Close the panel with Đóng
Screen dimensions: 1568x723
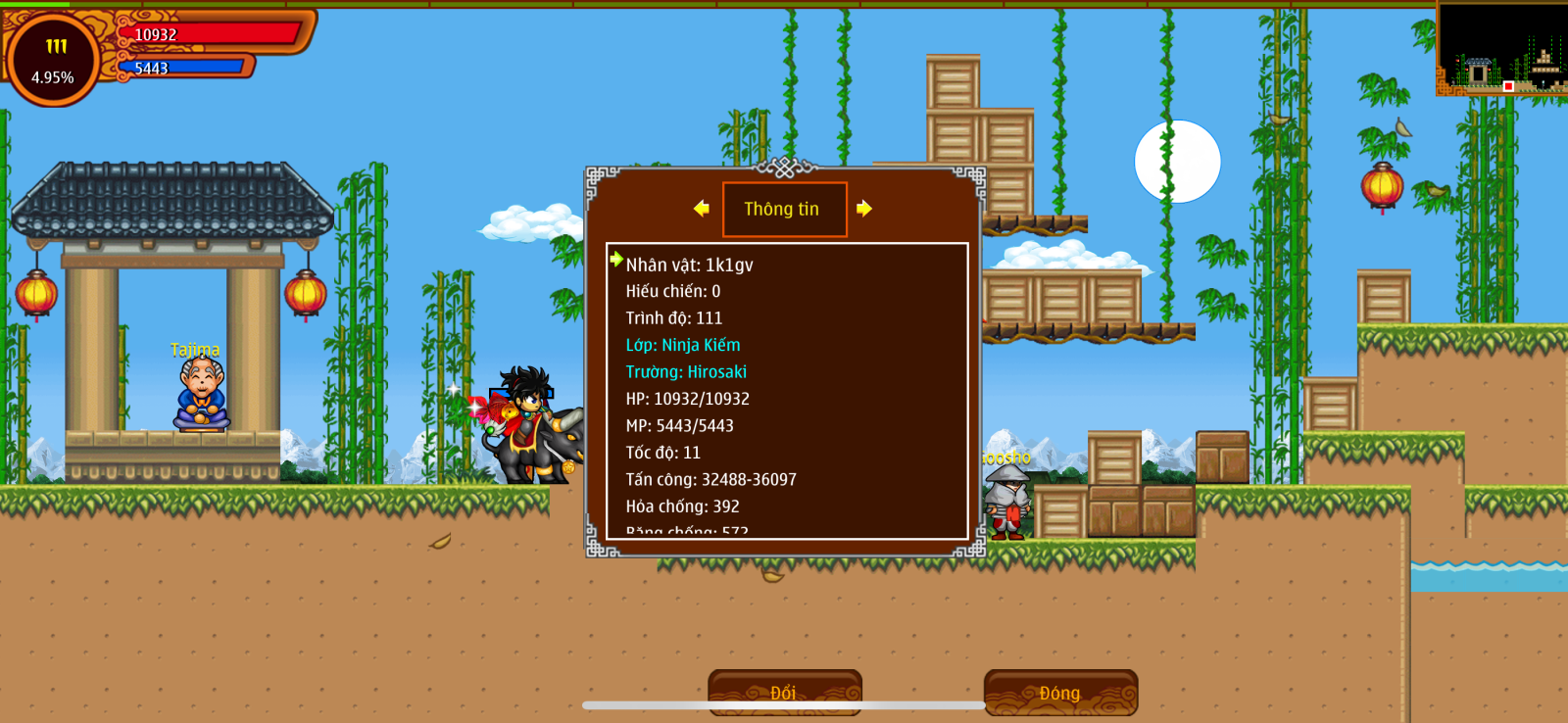(1060, 692)
